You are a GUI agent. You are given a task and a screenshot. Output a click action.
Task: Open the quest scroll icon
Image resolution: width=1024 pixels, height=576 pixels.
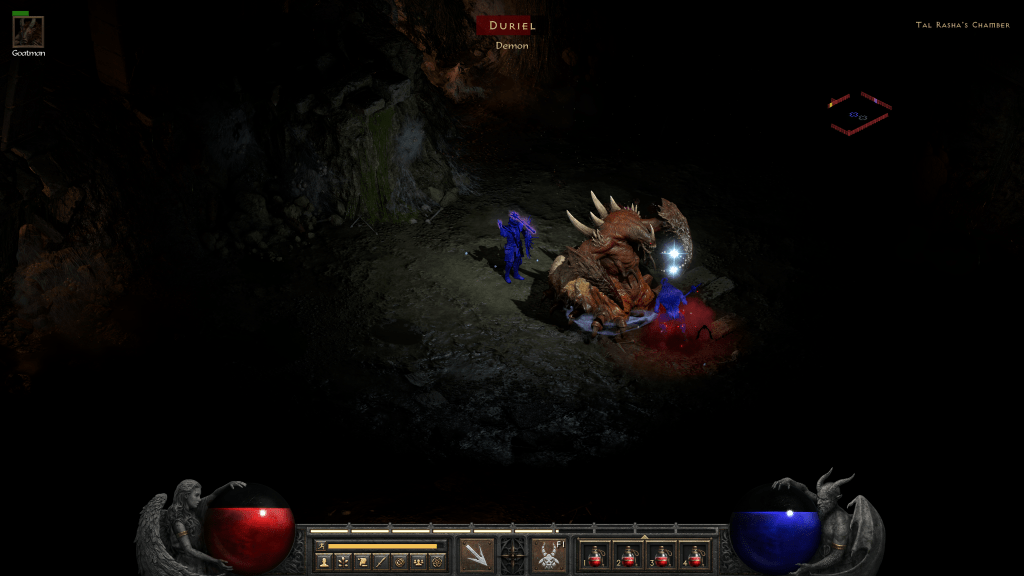[361, 563]
